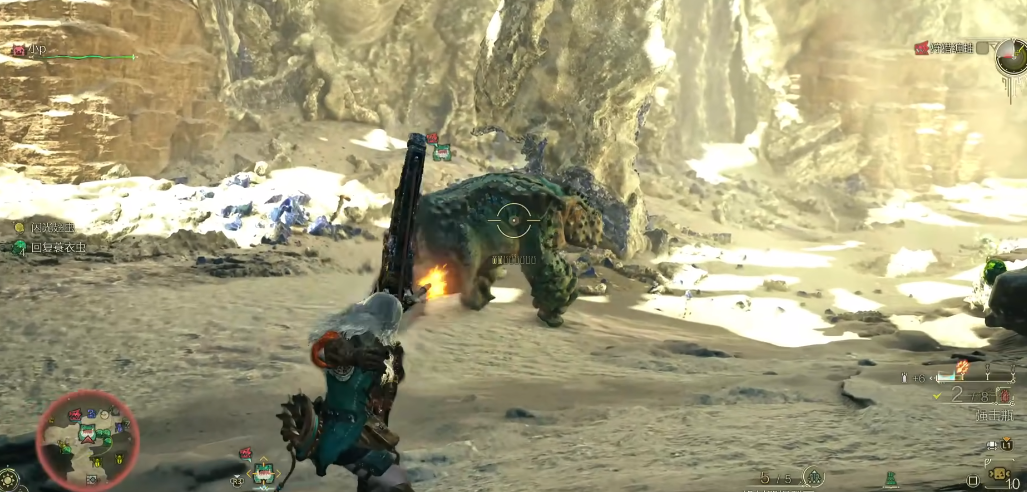Open the circular minimap
Screen dimensions: 1027x492
tap(88, 439)
